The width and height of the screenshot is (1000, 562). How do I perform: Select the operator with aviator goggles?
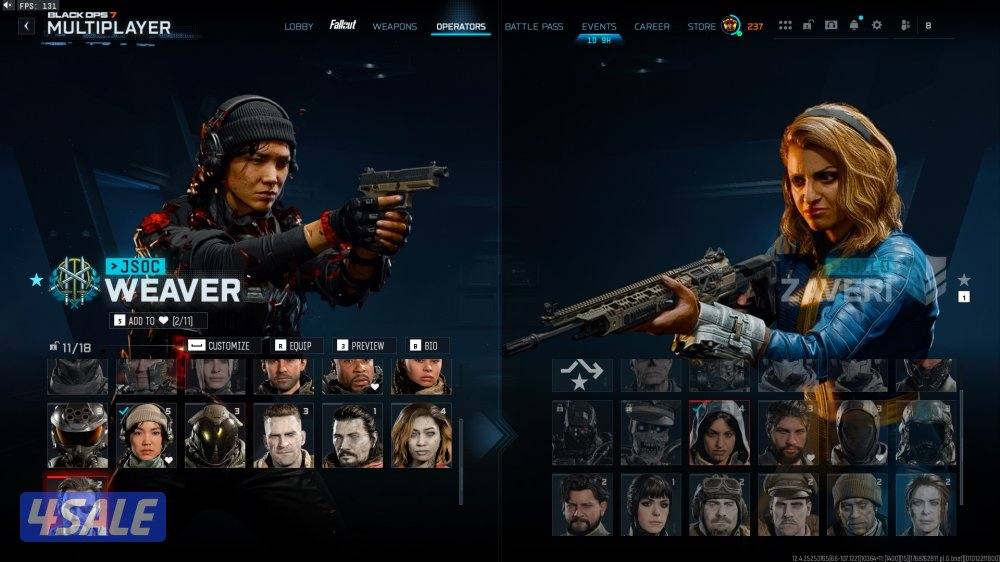(x=718, y=504)
